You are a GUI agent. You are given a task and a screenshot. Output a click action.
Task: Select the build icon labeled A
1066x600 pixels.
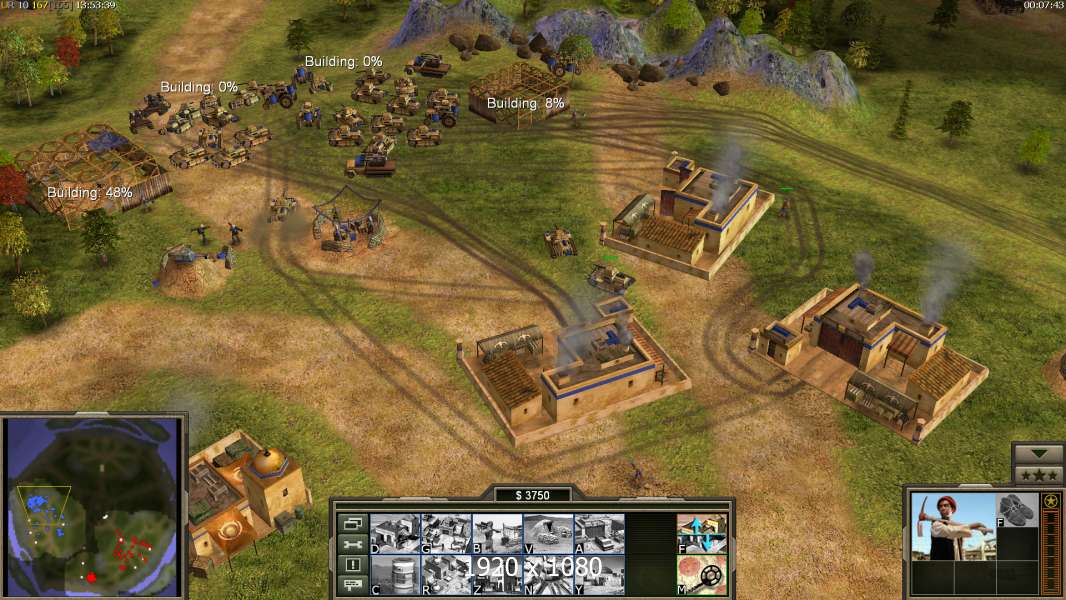click(599, 533)
